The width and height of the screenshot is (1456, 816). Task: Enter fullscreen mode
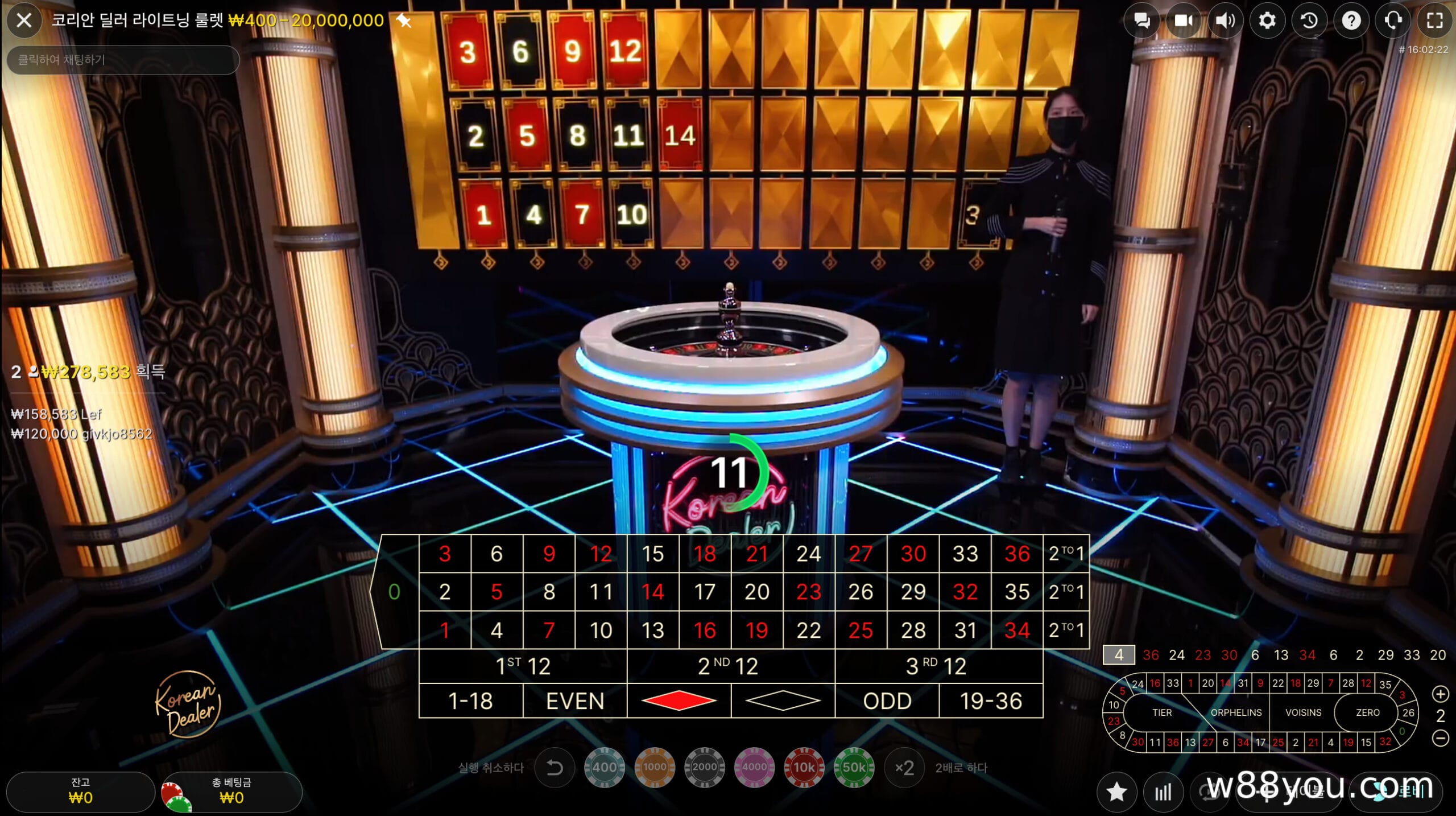coord(1434,21)
